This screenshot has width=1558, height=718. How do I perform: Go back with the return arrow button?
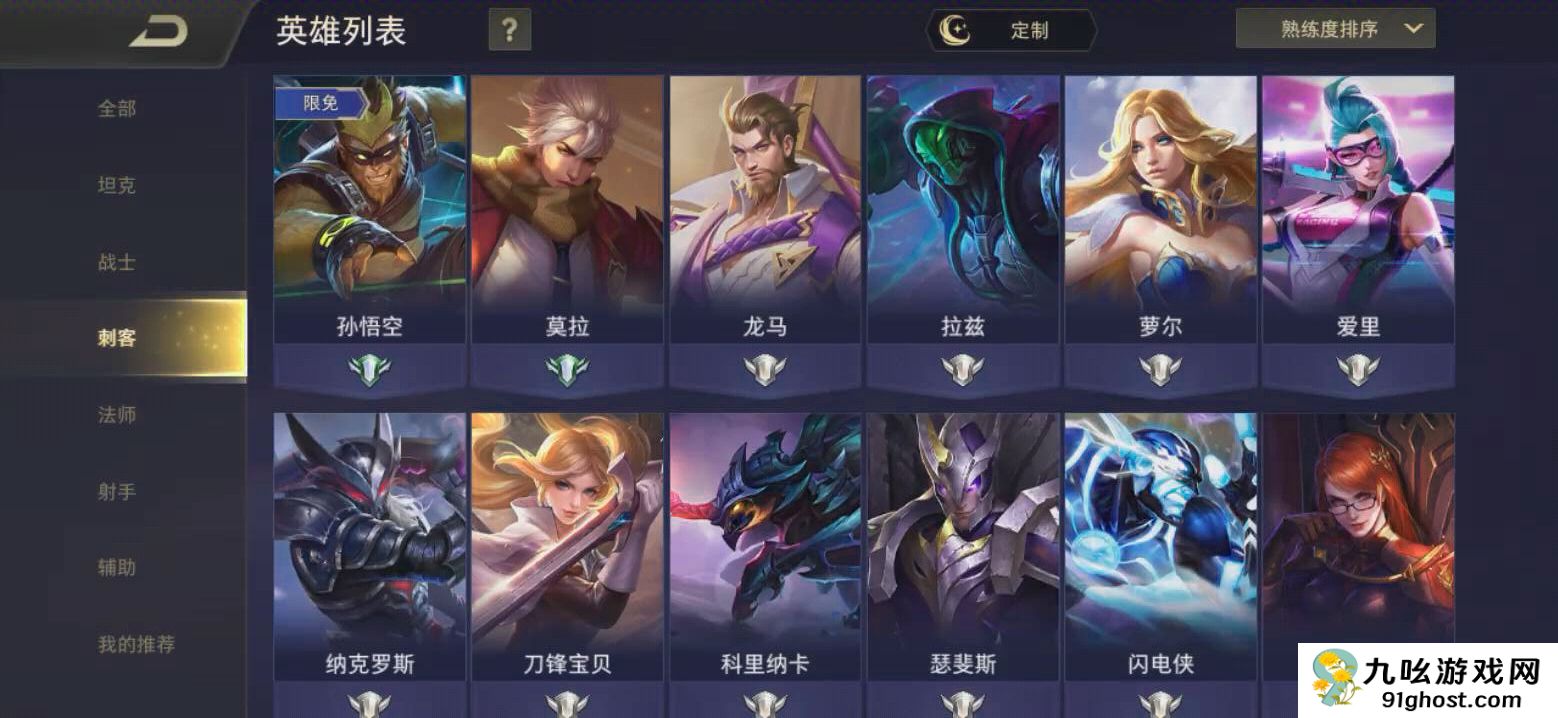tap(158, 32)
